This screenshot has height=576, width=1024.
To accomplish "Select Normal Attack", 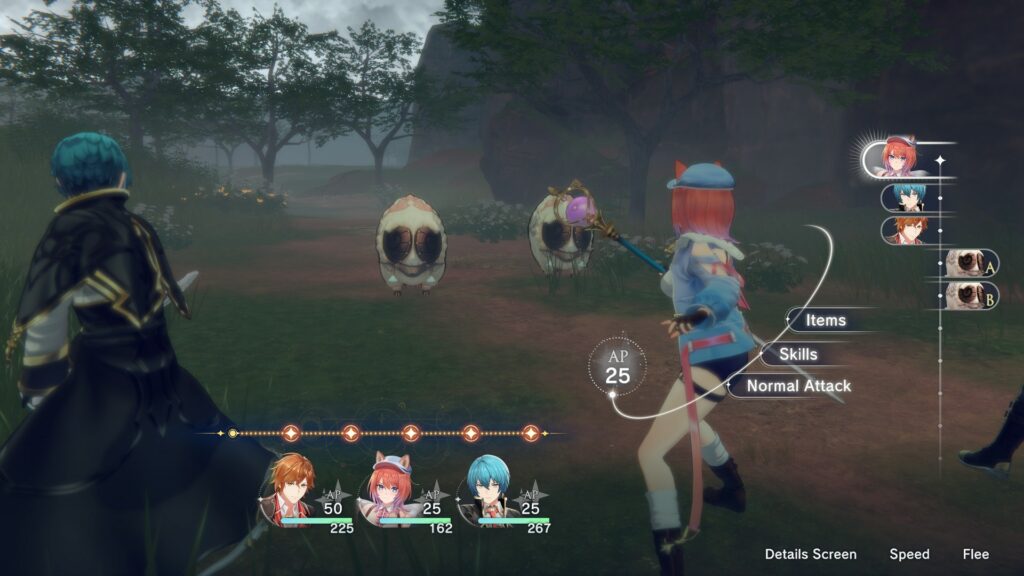I will pos(798,386).
